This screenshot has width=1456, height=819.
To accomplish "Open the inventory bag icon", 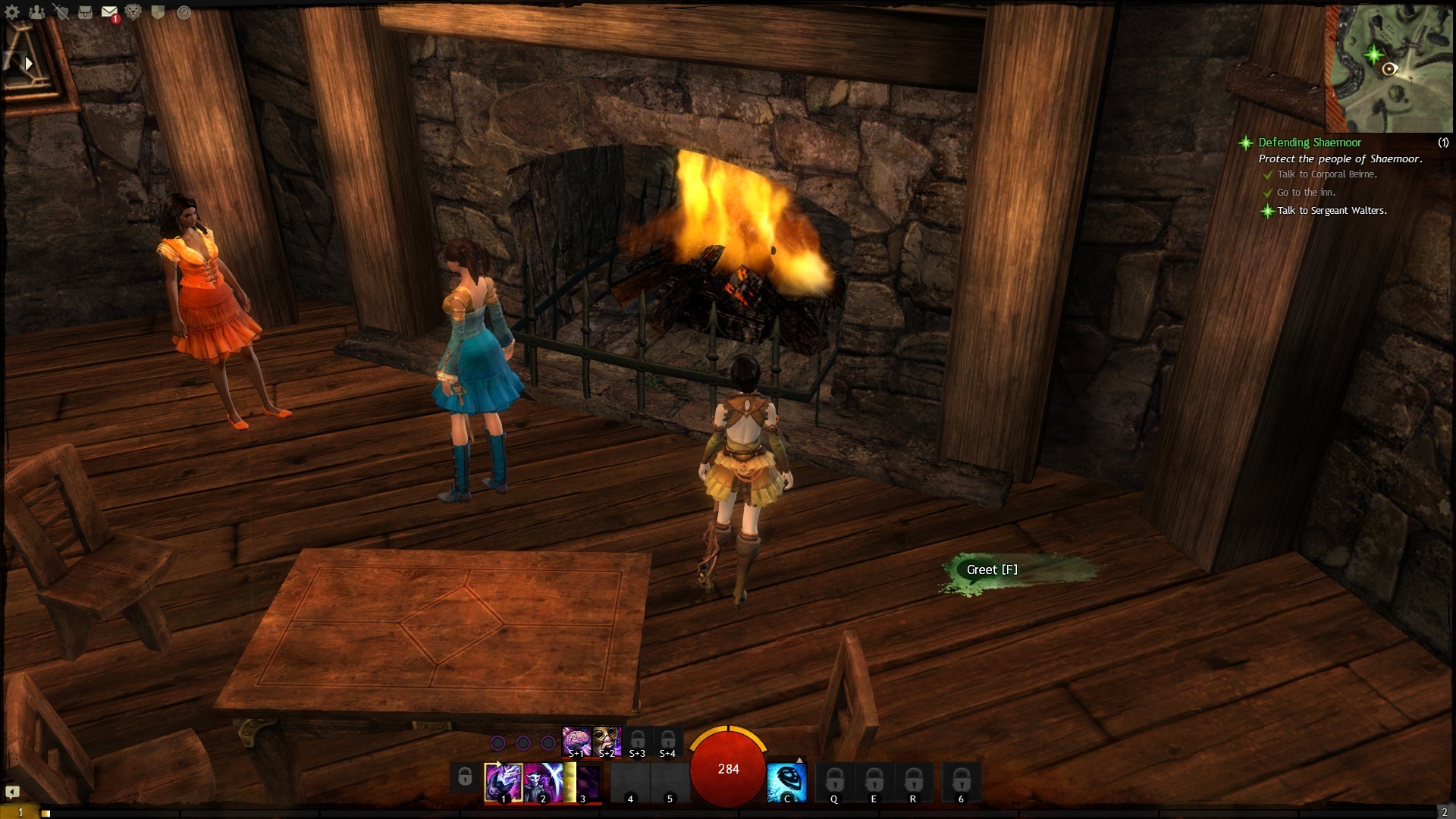I will [x=85, y=12].
